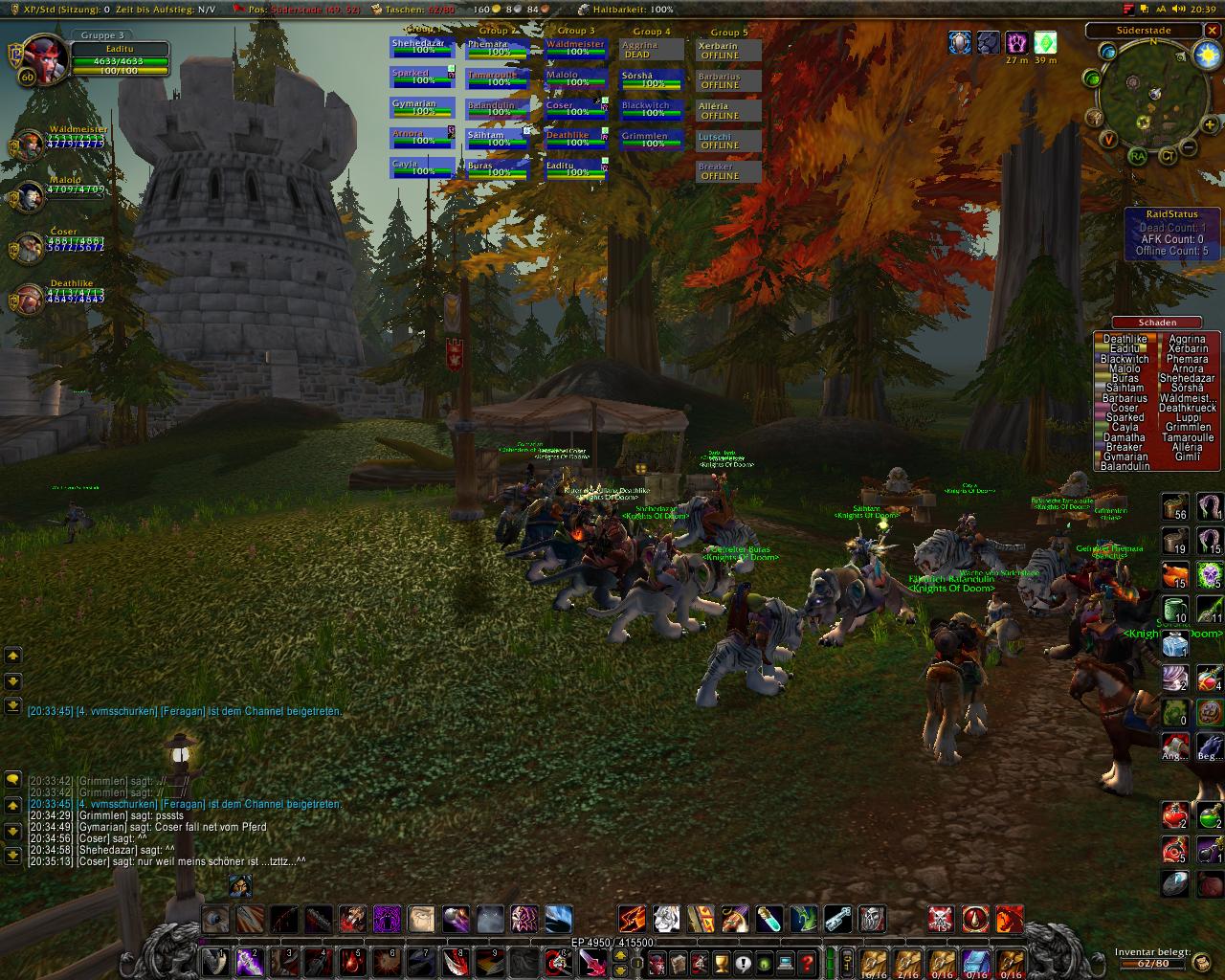Click the CT minimap button

coord(1169,156)
